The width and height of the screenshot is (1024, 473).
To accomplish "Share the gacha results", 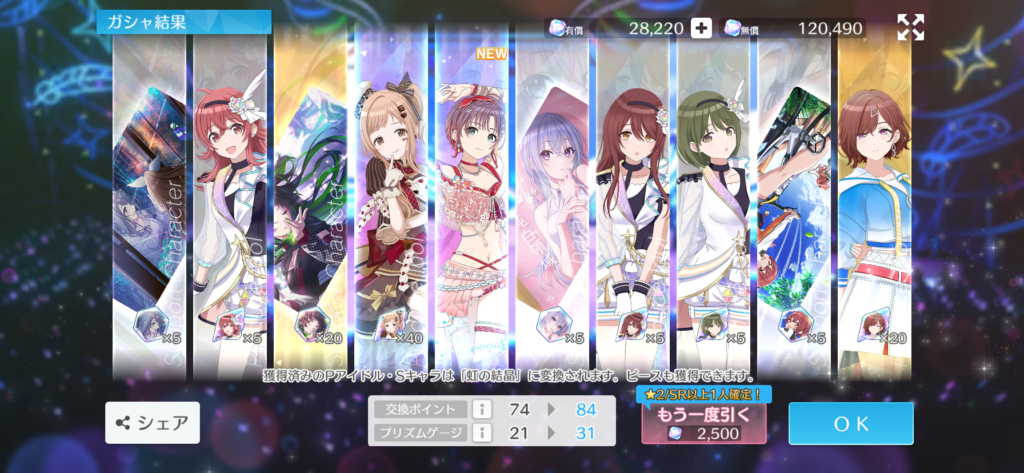I will tap(152, 423).
